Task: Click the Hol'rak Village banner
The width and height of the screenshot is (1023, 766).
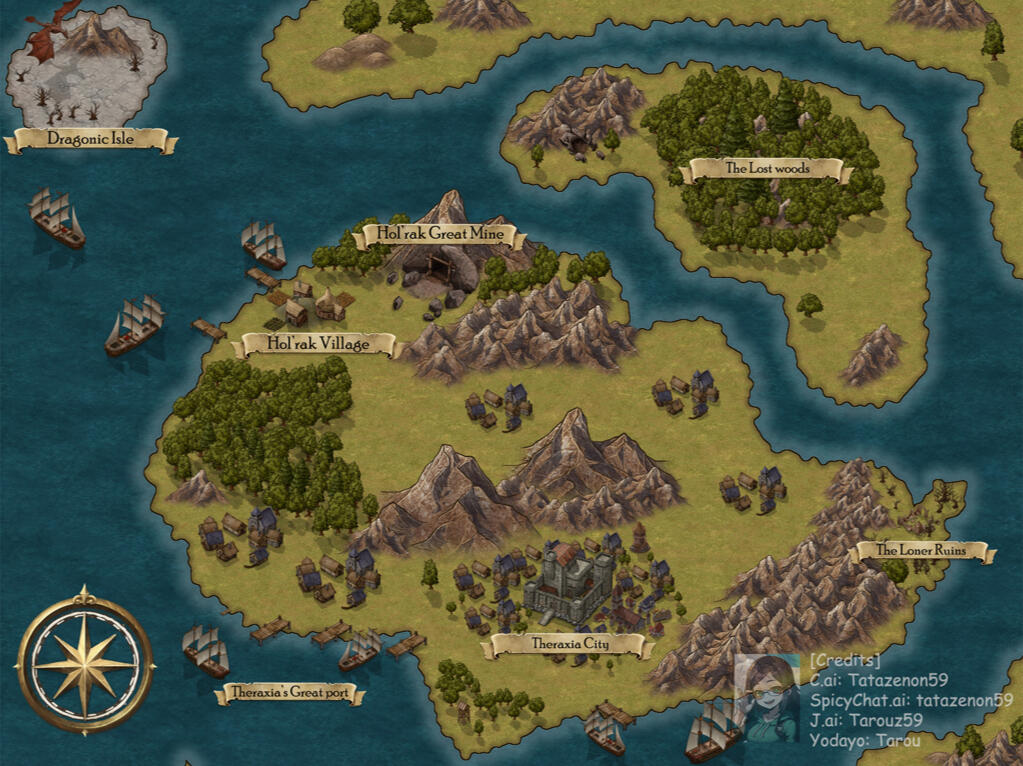Action: click(x=318, y=345)
